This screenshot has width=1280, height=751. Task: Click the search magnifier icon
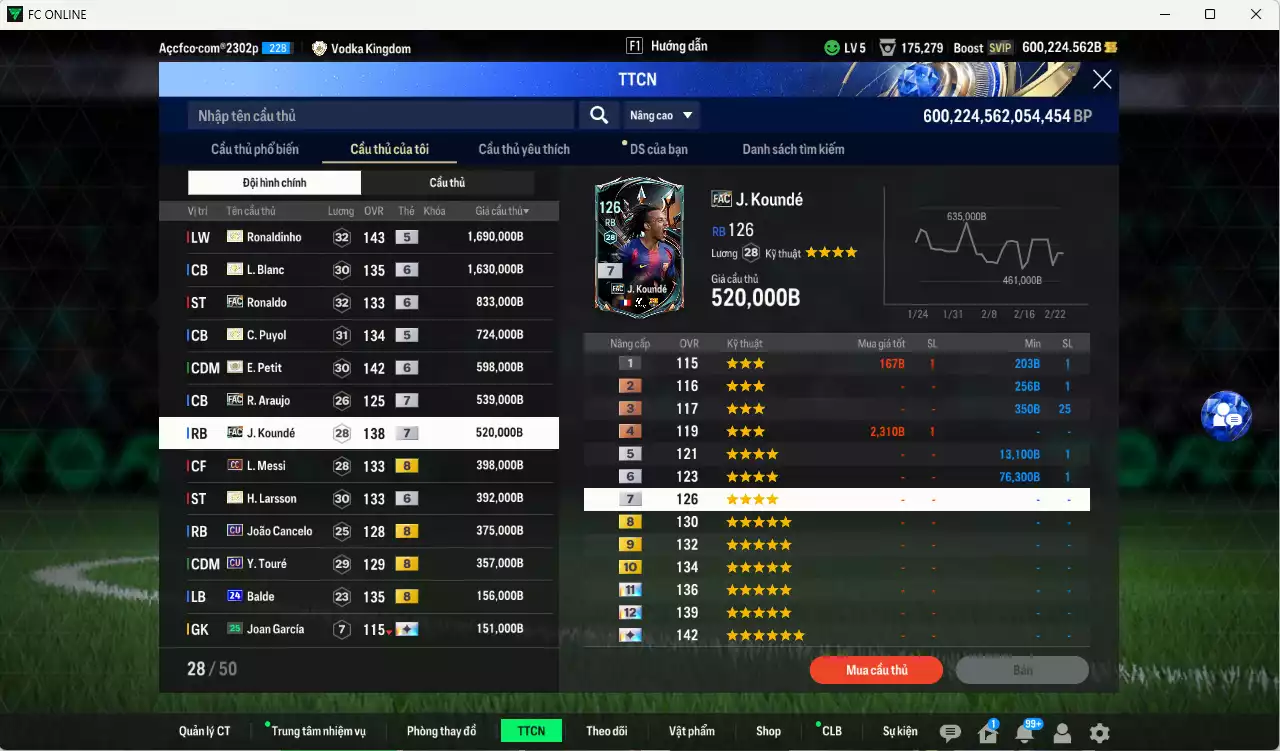click(598, 115)
